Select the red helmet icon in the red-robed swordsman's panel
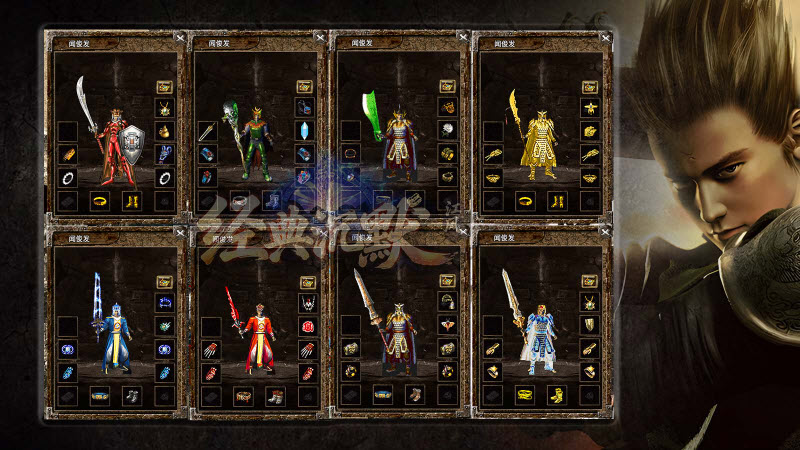800x450 pixels. (306, 326)
